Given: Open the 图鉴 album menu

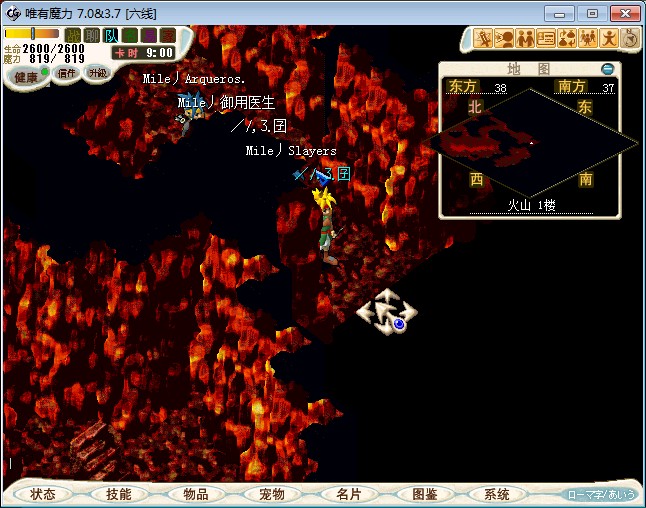Looking at the screenshot, I should 424,494.
